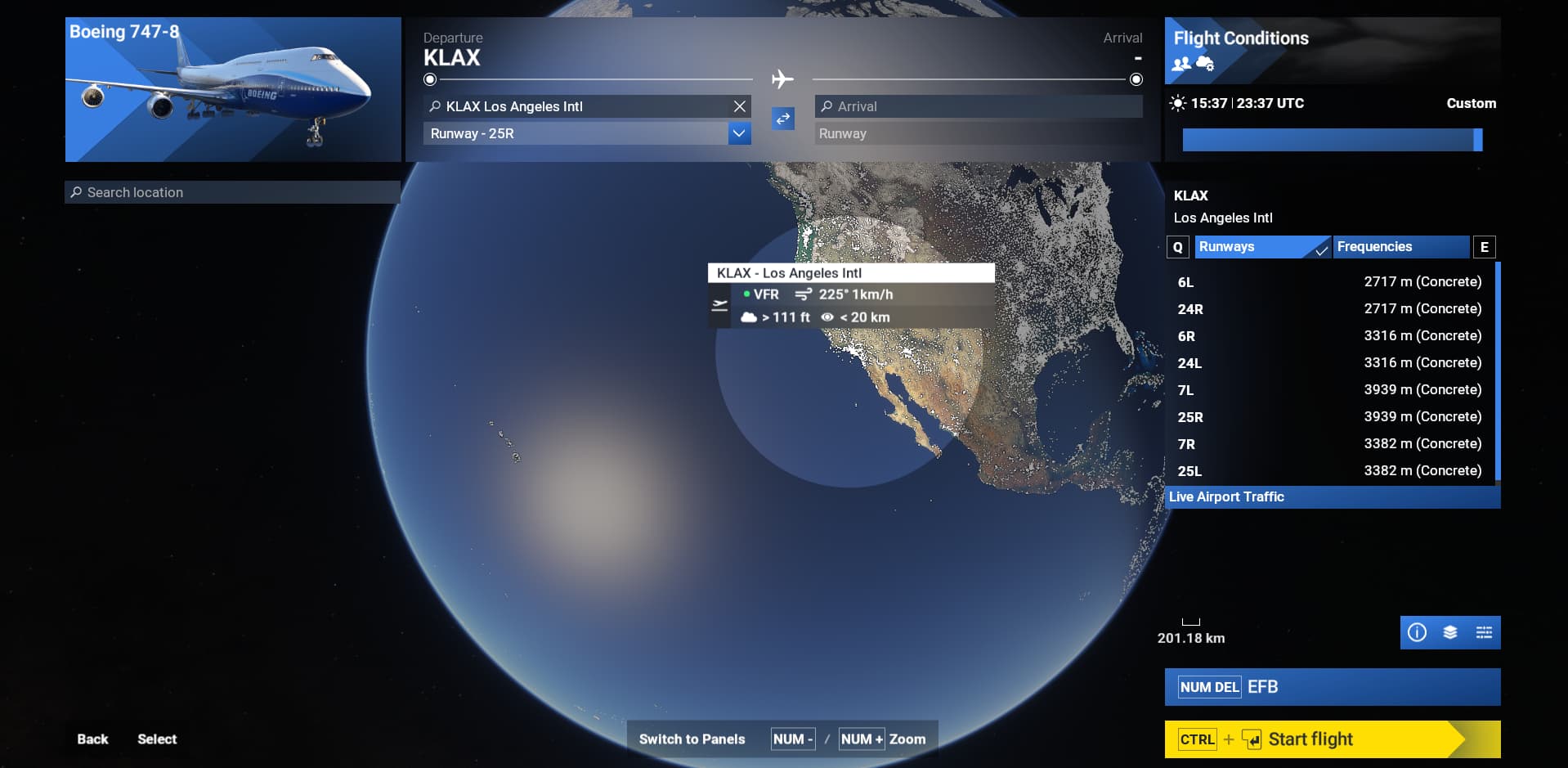Screen dimensions: 1568x768
Task: Open the map filter options icon
Action: click(x=1482, y=631)
